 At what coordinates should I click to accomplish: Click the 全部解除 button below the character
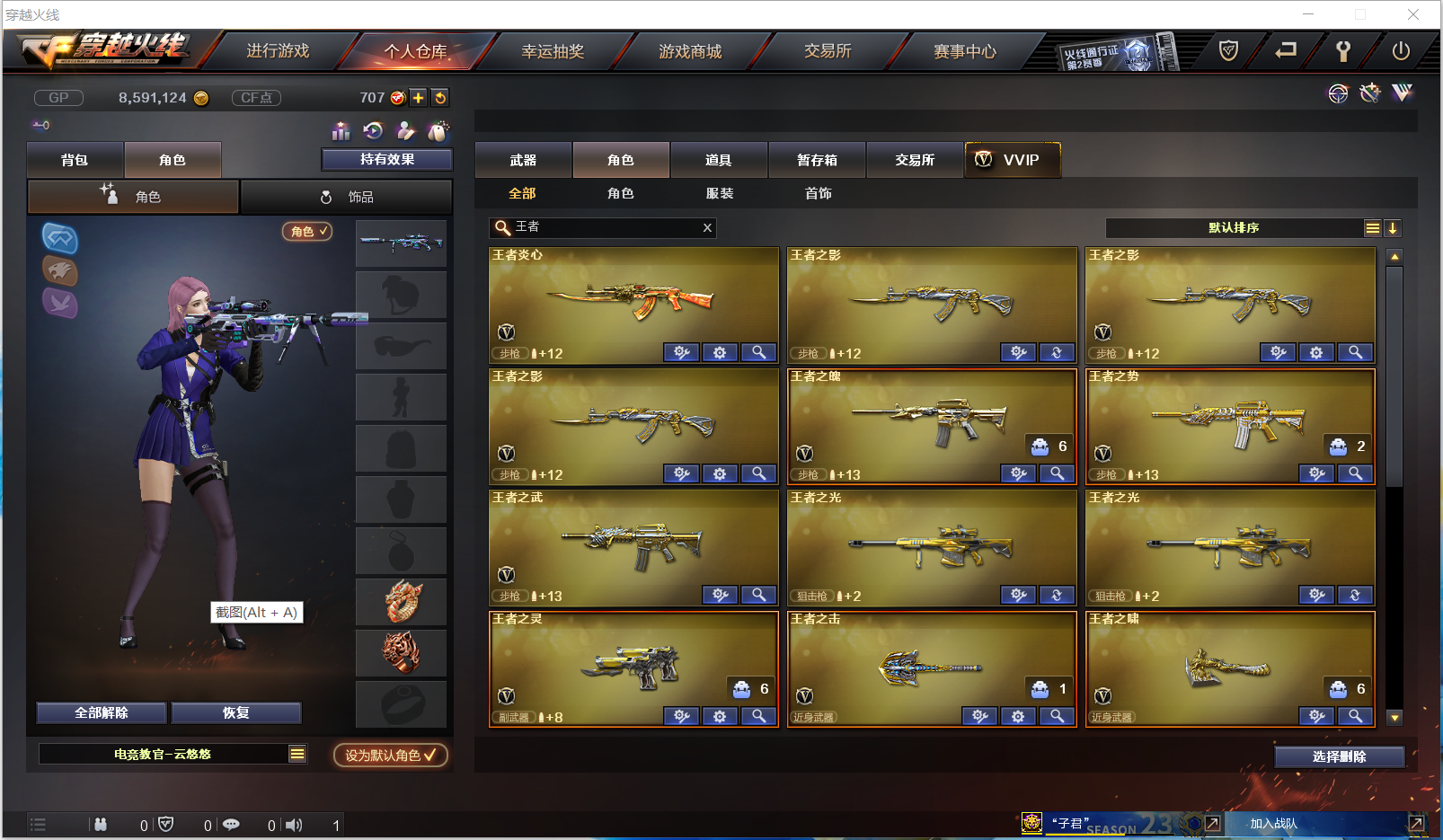point(100,712)
